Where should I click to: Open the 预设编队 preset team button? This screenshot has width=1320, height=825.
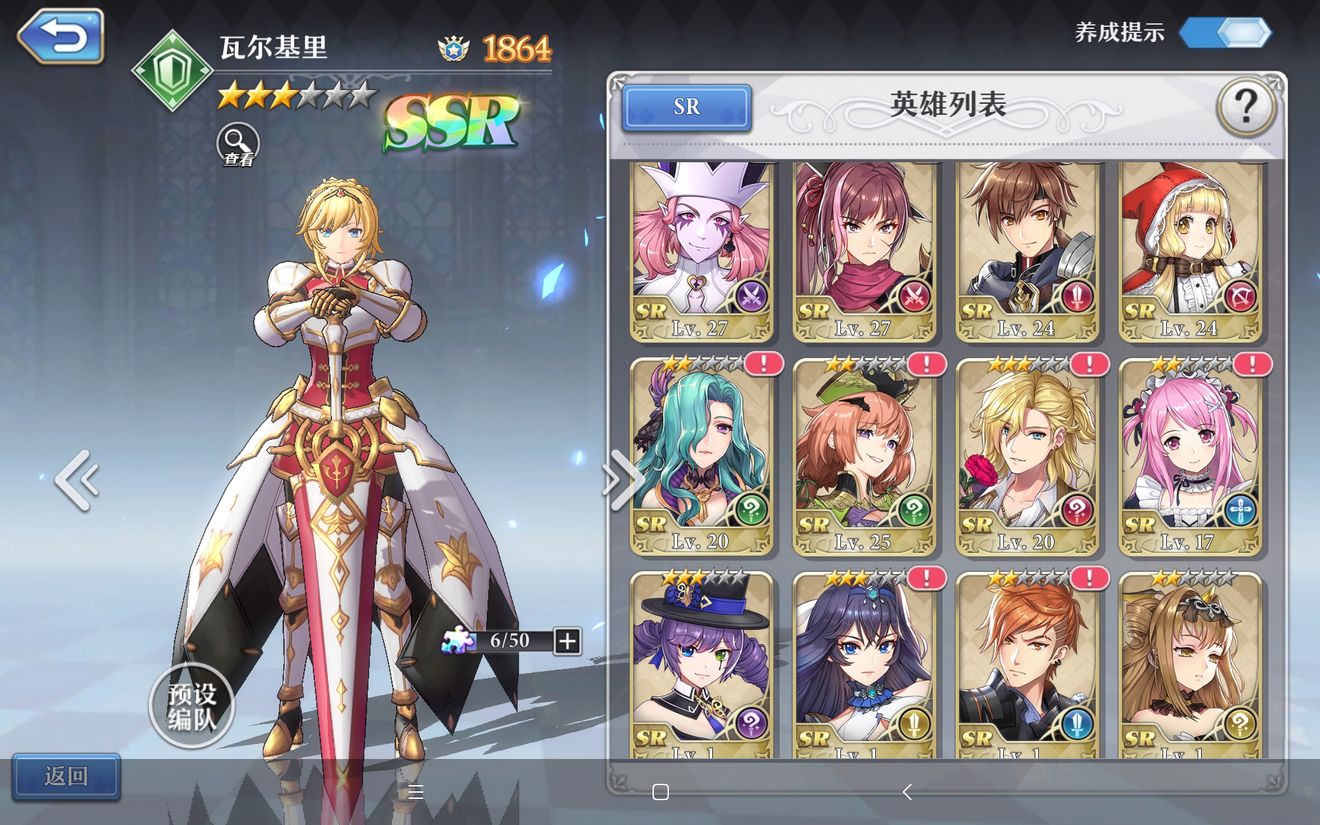tap(191, 706)
